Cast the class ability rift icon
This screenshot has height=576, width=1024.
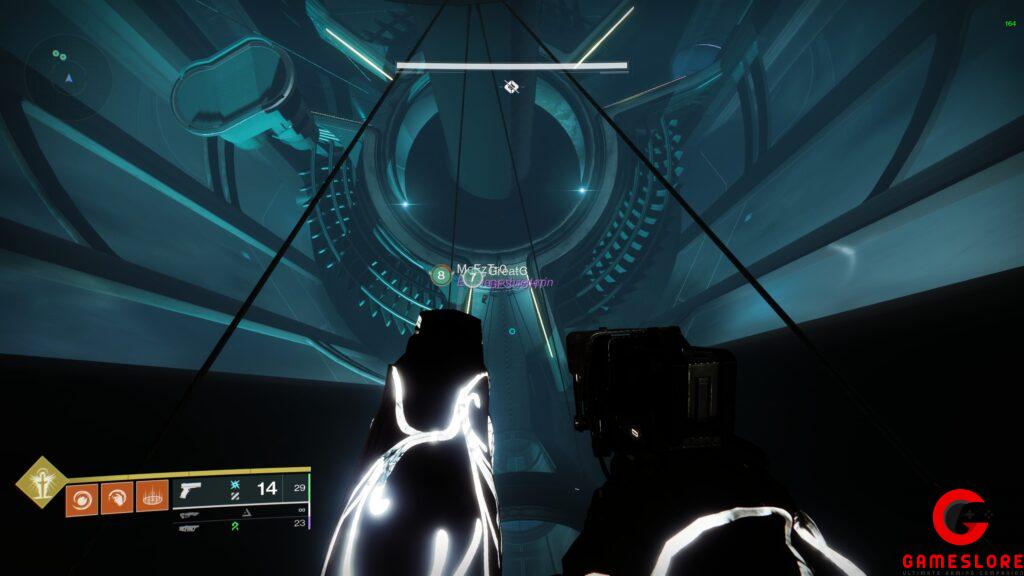[x=151, y=497]
